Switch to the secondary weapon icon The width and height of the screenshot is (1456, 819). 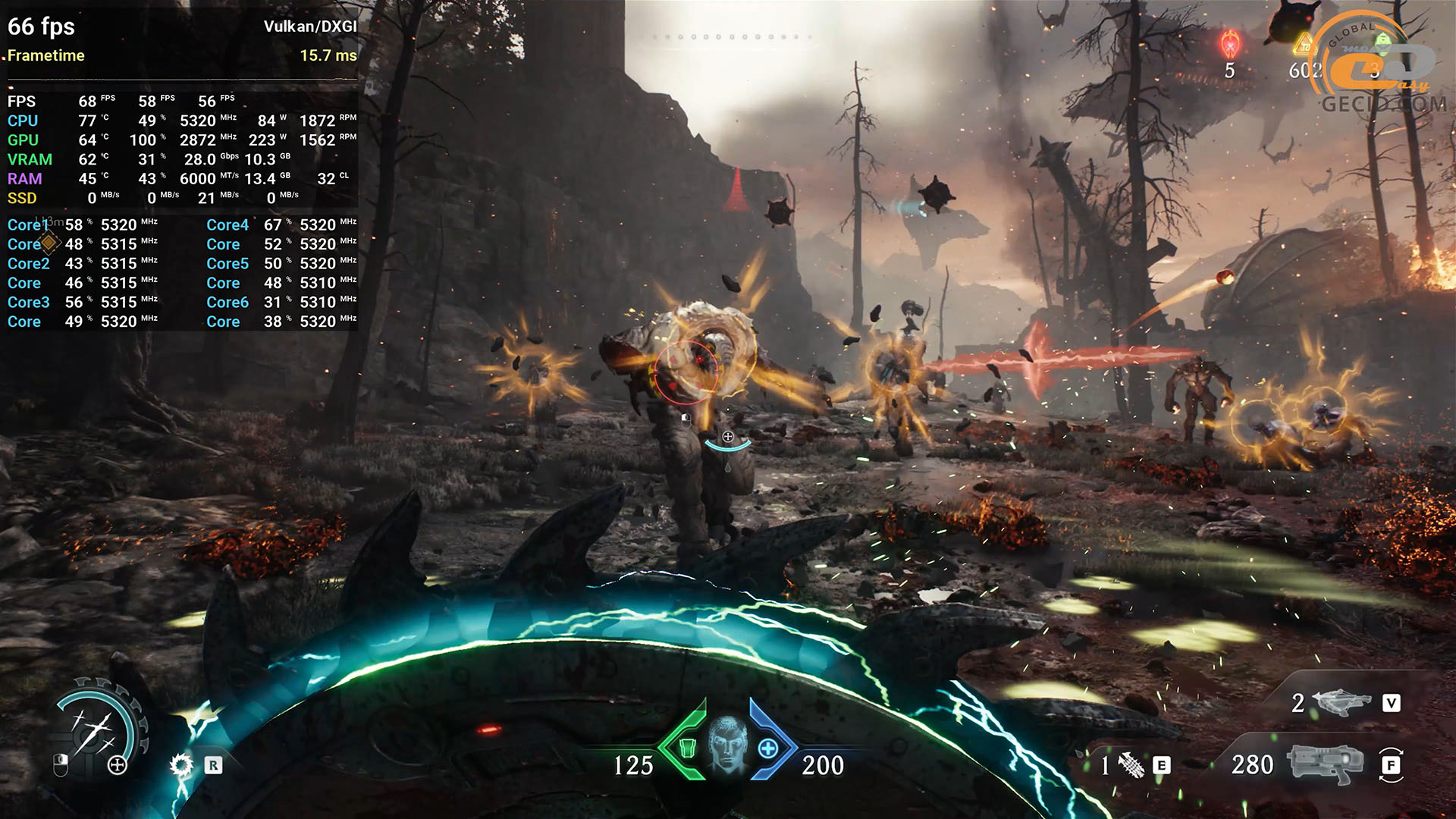pos(1341,702)
